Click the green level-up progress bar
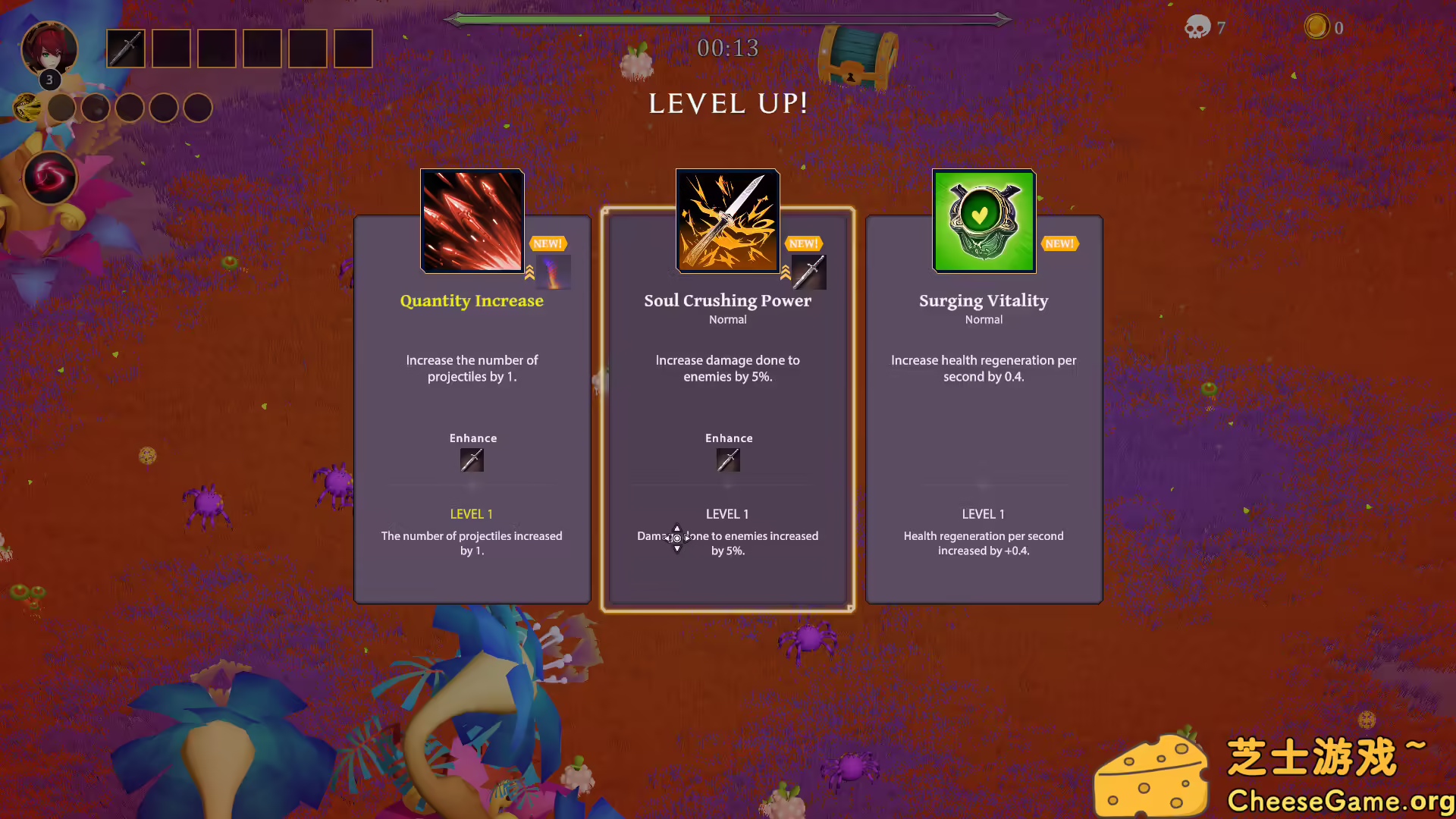 (x=576, y=19)
